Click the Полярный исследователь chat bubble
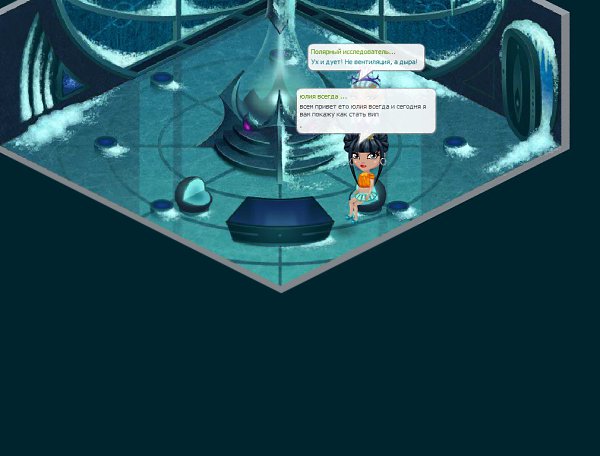Viewport: 600px width, 456px height. click(x=364, y=57)
